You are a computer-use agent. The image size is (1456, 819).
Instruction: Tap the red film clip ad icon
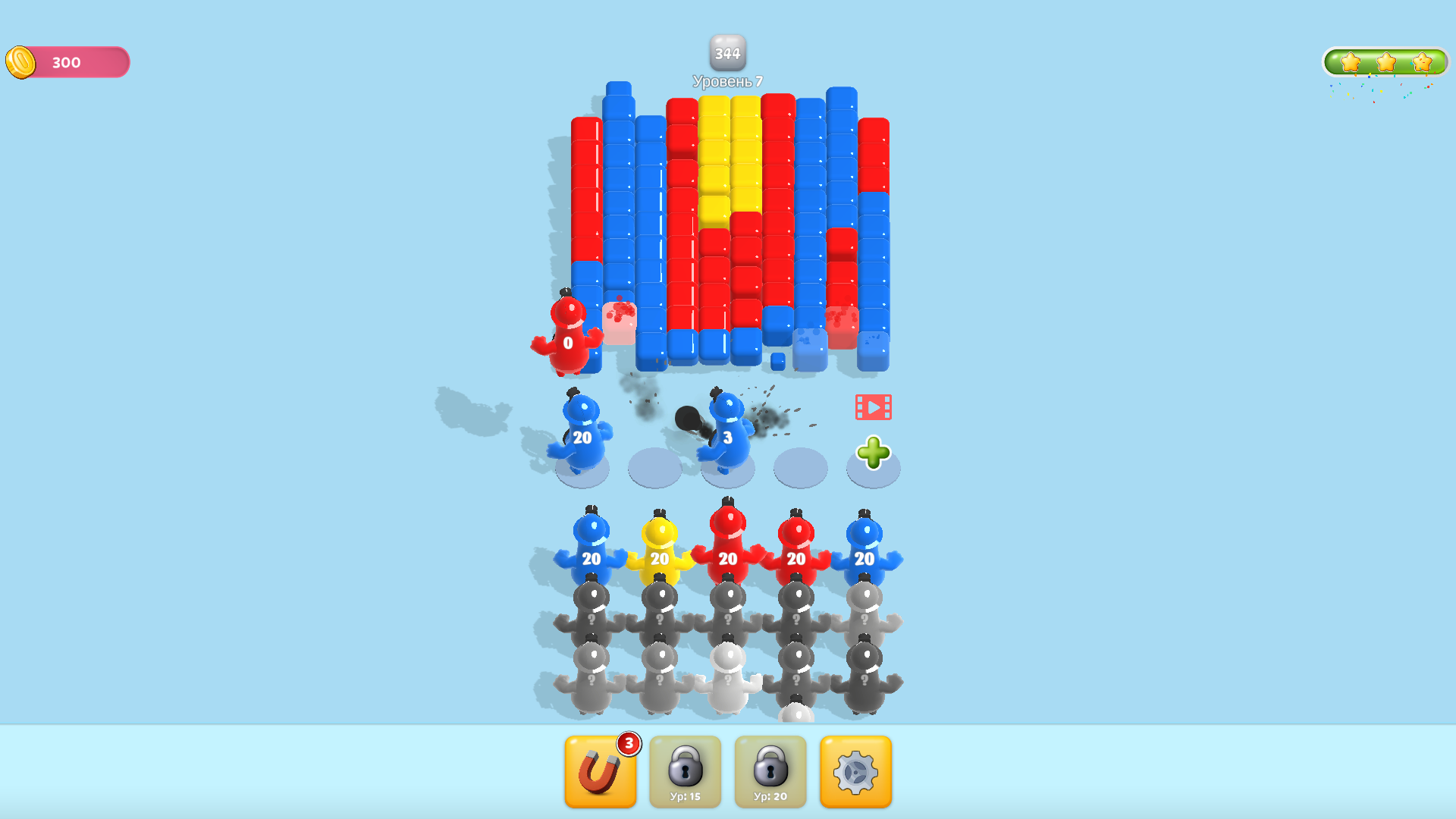[x=874, y=406]
